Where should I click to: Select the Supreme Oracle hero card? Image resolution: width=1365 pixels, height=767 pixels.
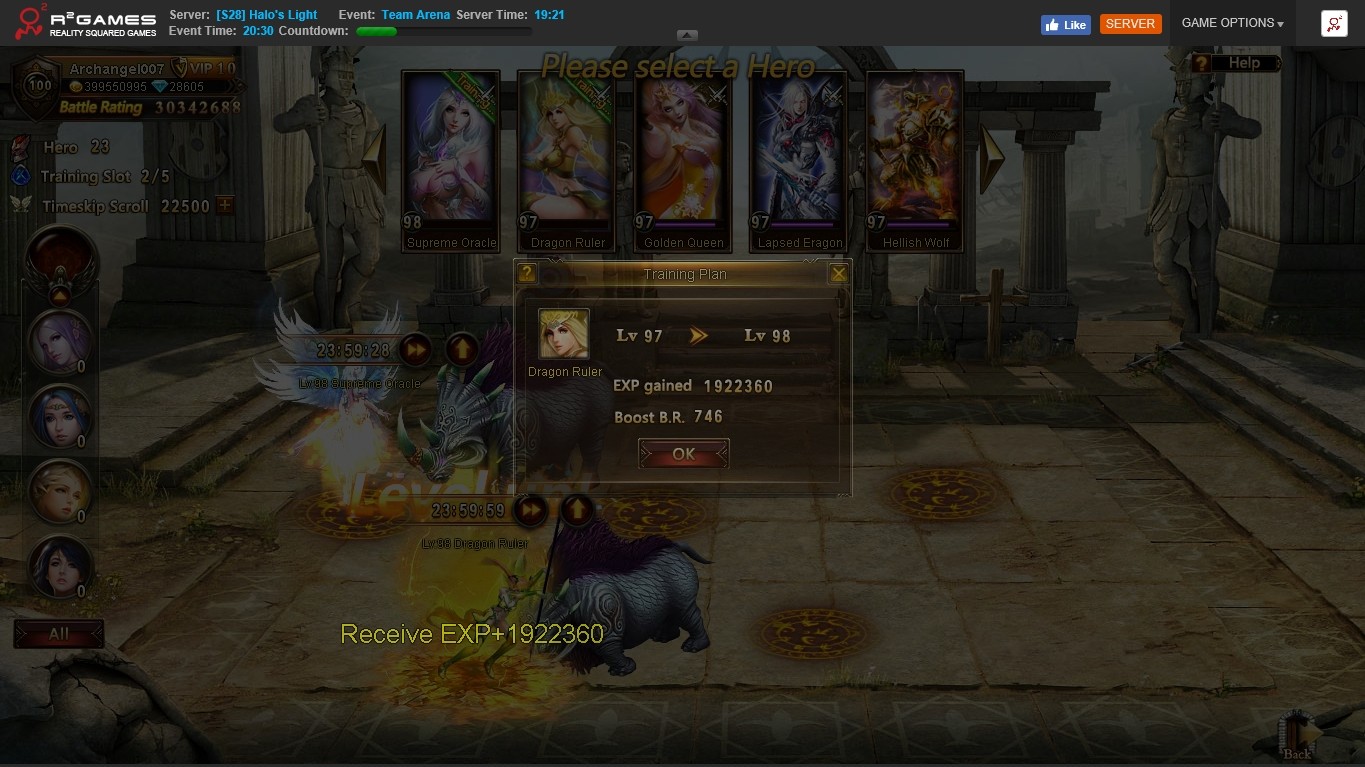point(450,160)
